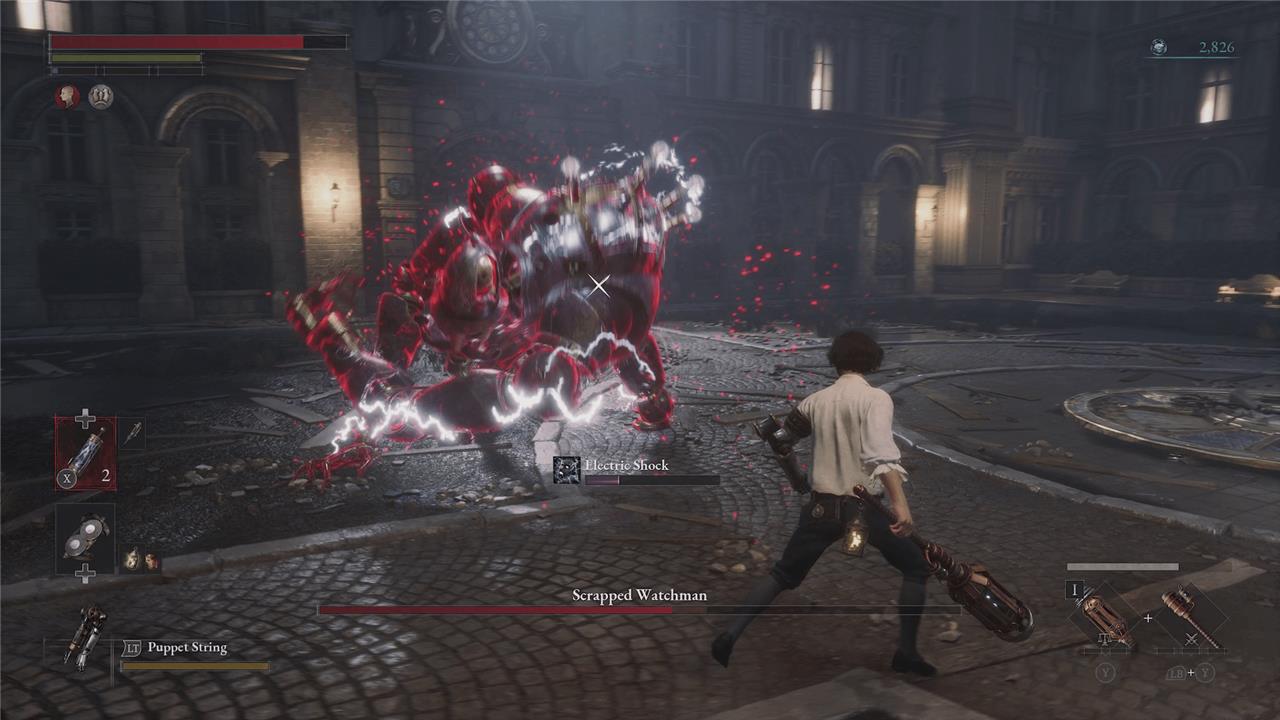Click the Electric Shock status icon
Image resolution: width=1280 pixels, height=720 pixels.
click(567, 470)
